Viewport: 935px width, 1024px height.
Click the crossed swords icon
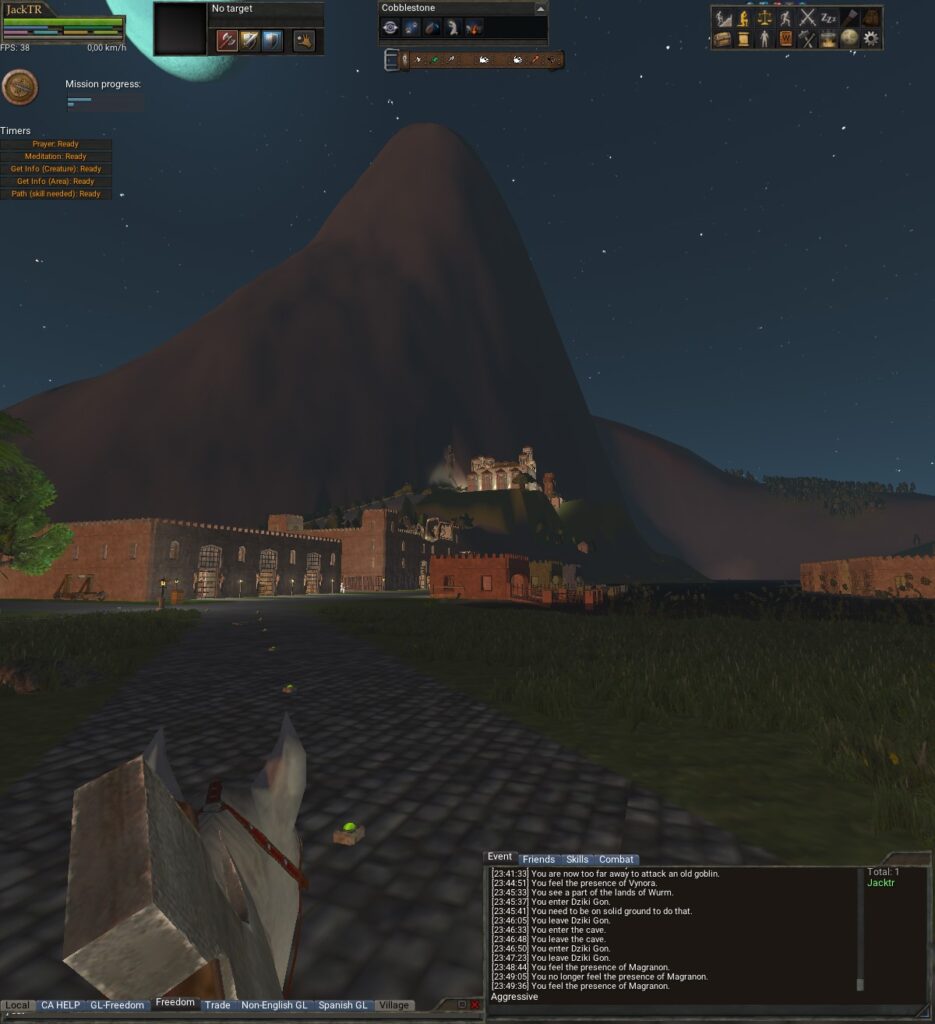tap(807, 17)
